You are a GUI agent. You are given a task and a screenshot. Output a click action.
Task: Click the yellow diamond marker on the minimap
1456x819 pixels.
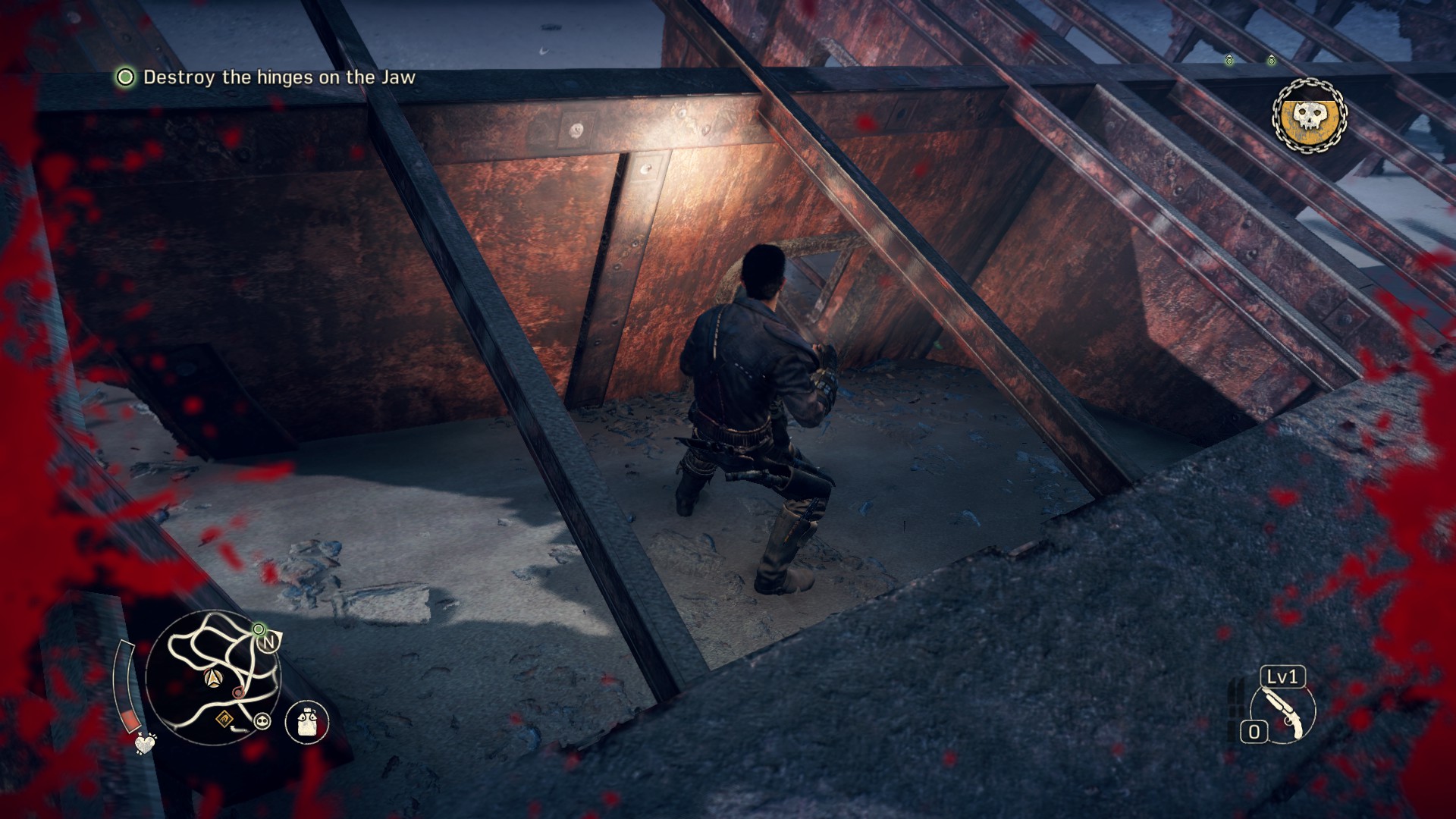[x=225, y=717]
